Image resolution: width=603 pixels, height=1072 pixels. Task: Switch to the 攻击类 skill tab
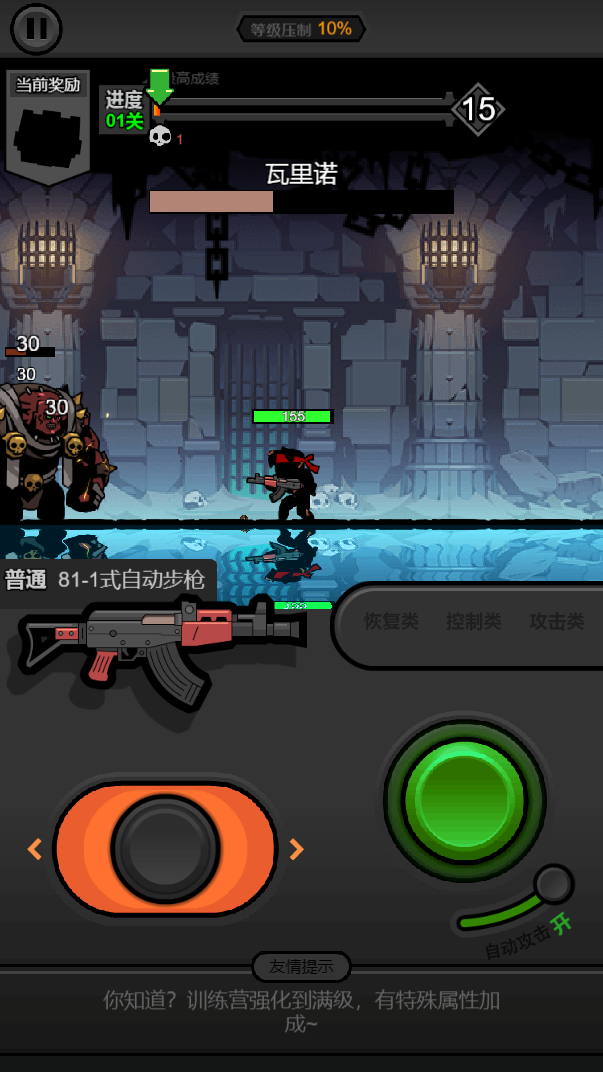point(556,622)
